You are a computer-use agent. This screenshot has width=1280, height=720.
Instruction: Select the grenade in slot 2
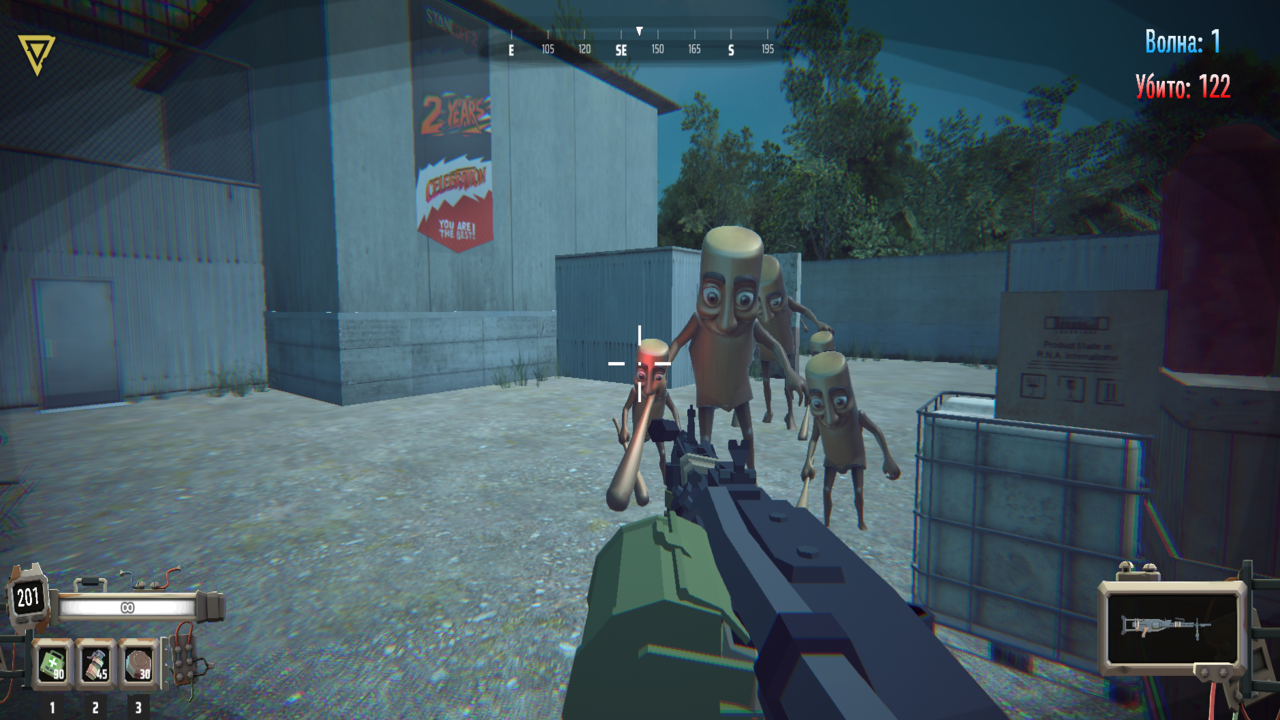(95, 661)
